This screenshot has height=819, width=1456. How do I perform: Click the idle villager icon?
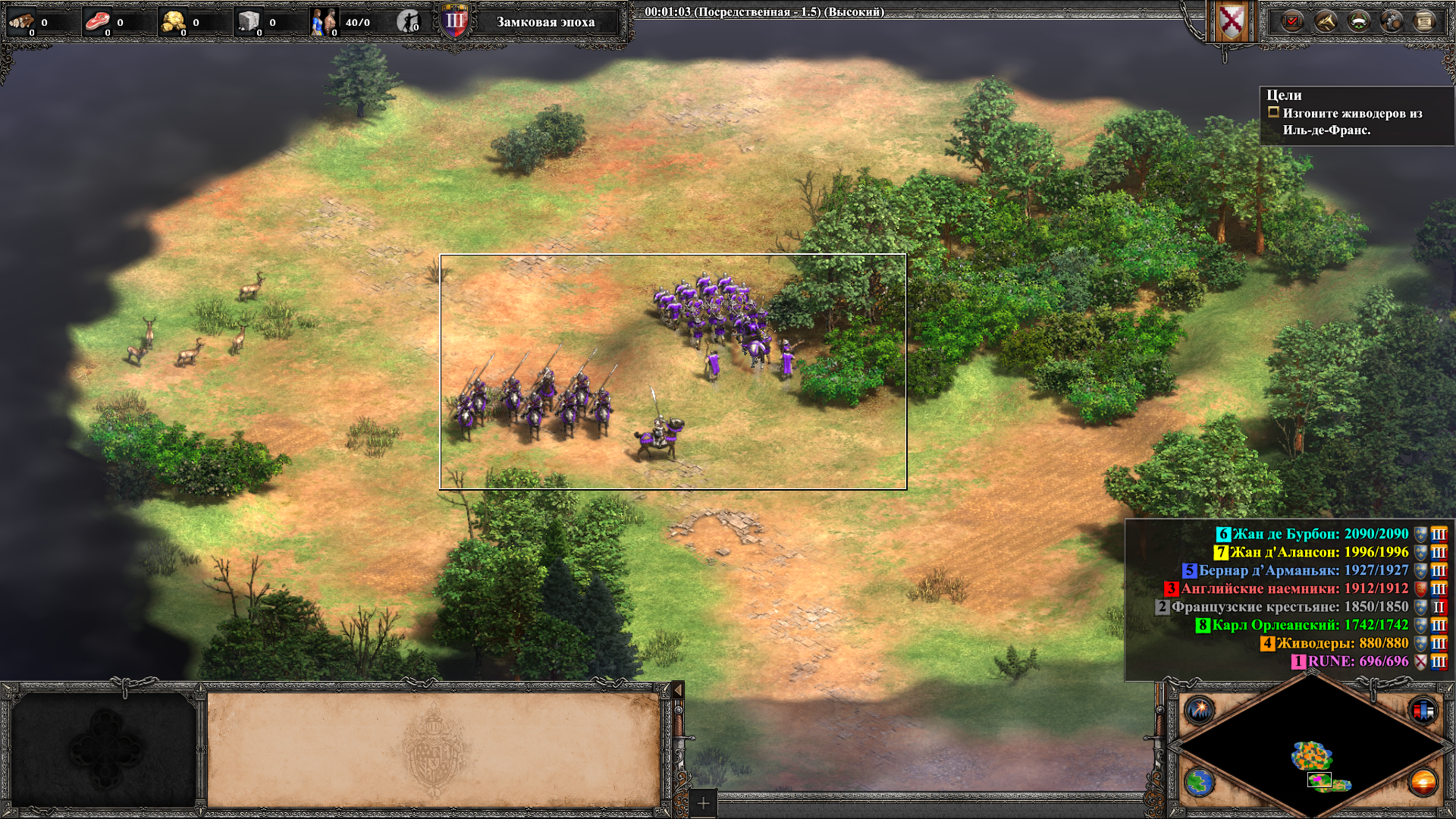pos(408,22)
